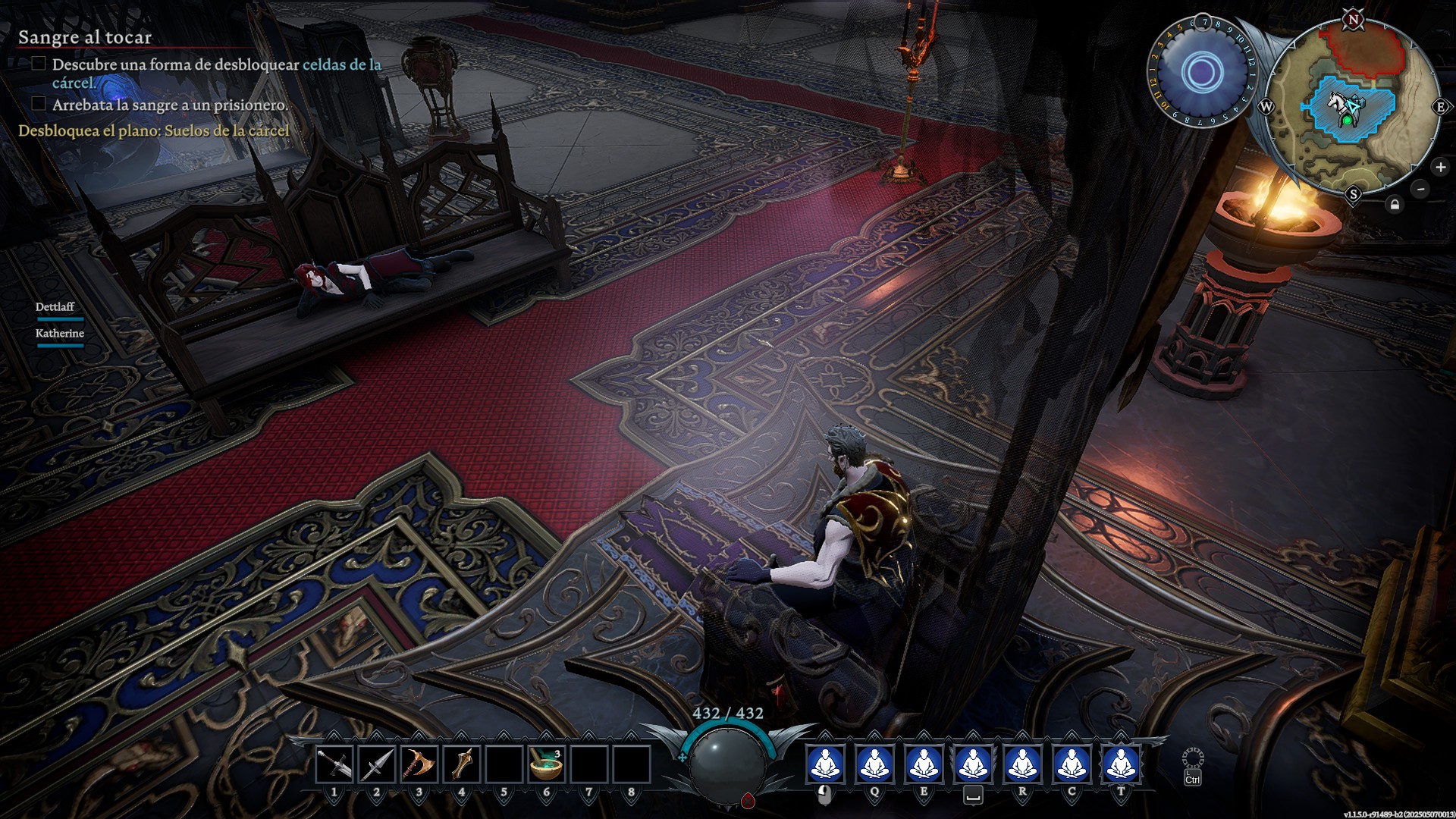Equip the axe in hotbar slot 3
The width and height of the screenshot is (1456, 819).
pos(419,764)
